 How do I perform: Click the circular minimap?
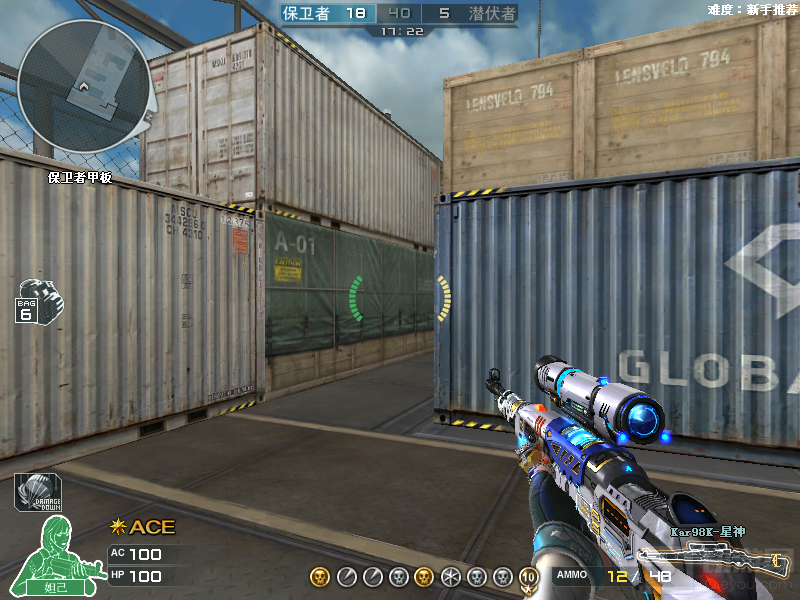click(84, 87)
